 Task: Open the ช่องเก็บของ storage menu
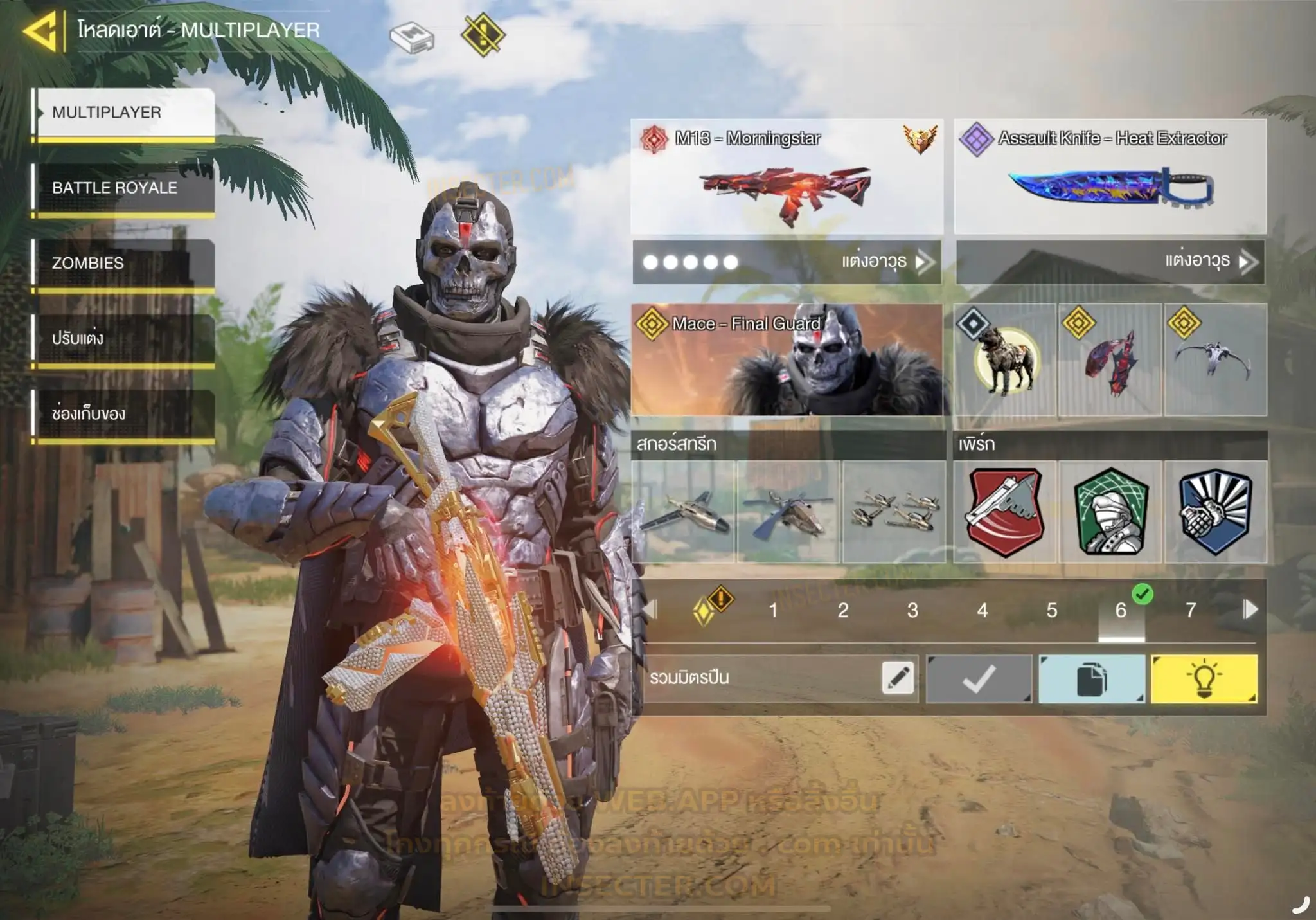(123, 413)
